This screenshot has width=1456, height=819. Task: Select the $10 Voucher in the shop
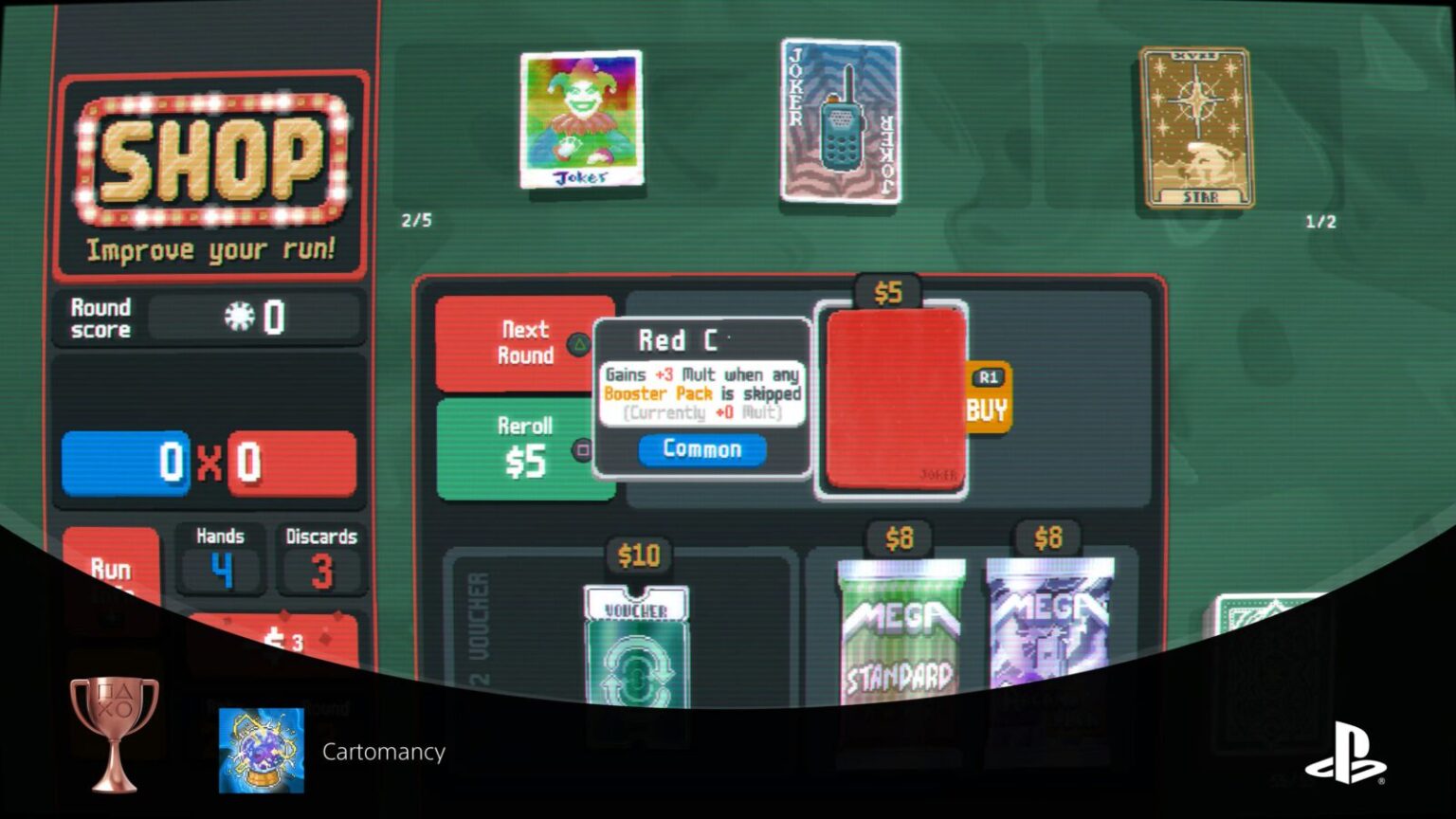pyautogui.click(x=638, y=645)
